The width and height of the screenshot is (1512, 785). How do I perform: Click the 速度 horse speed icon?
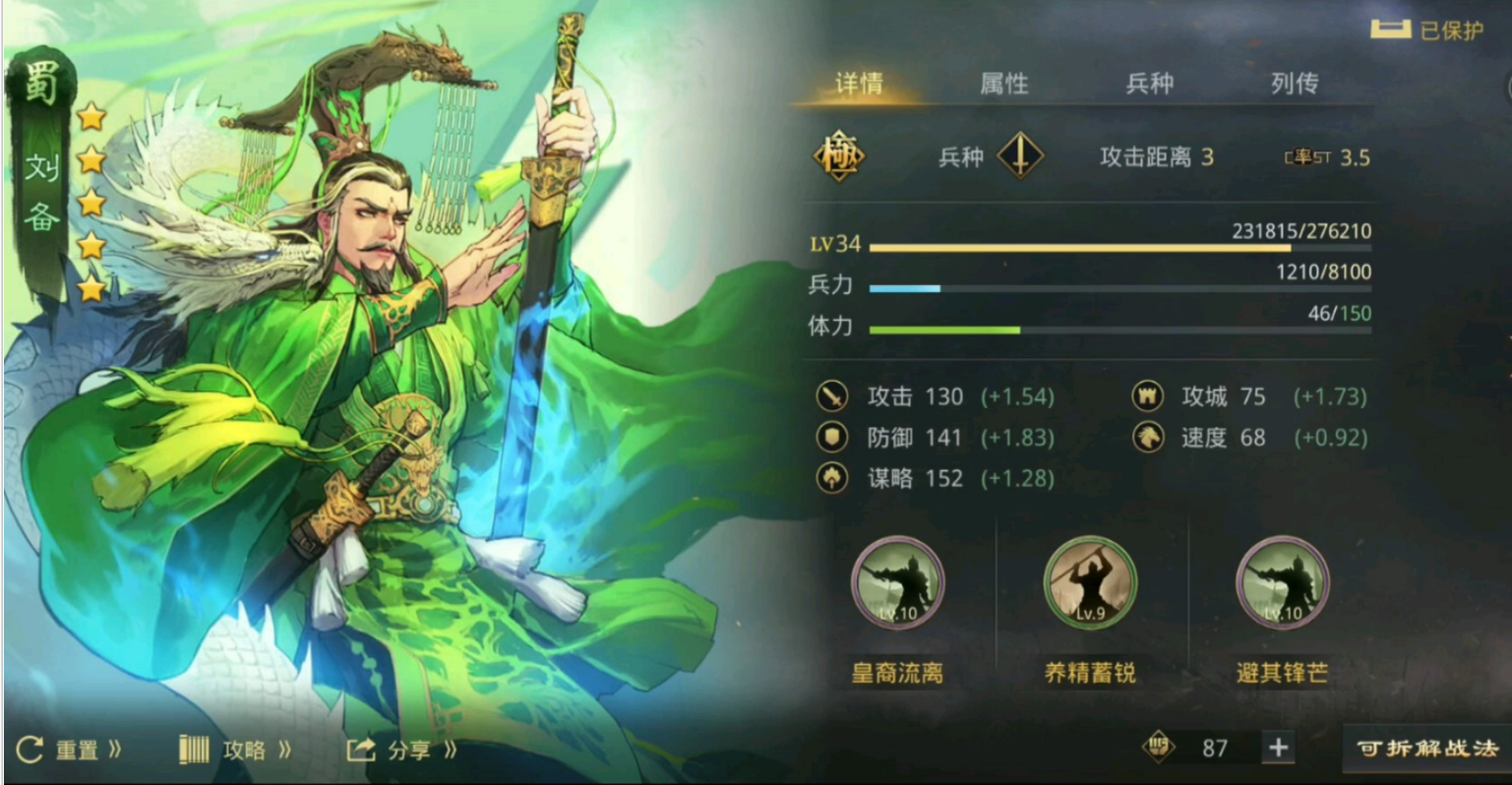tap(1149, 438)
